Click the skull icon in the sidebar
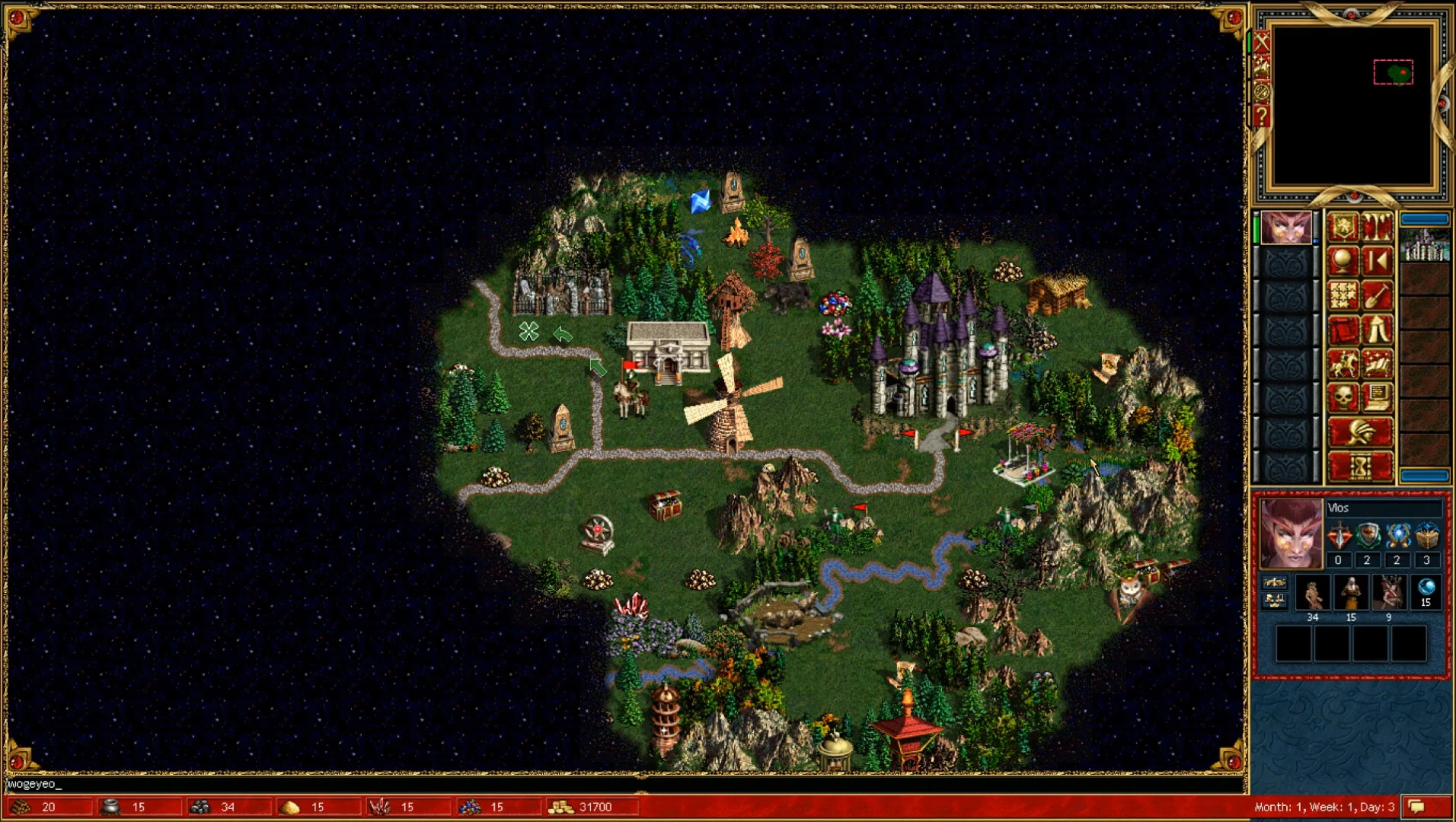 pos(1342,396)
